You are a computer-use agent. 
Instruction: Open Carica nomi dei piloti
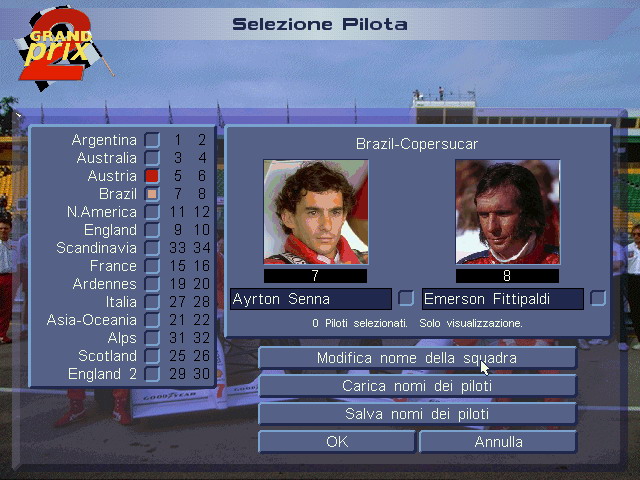pos(417,386)
